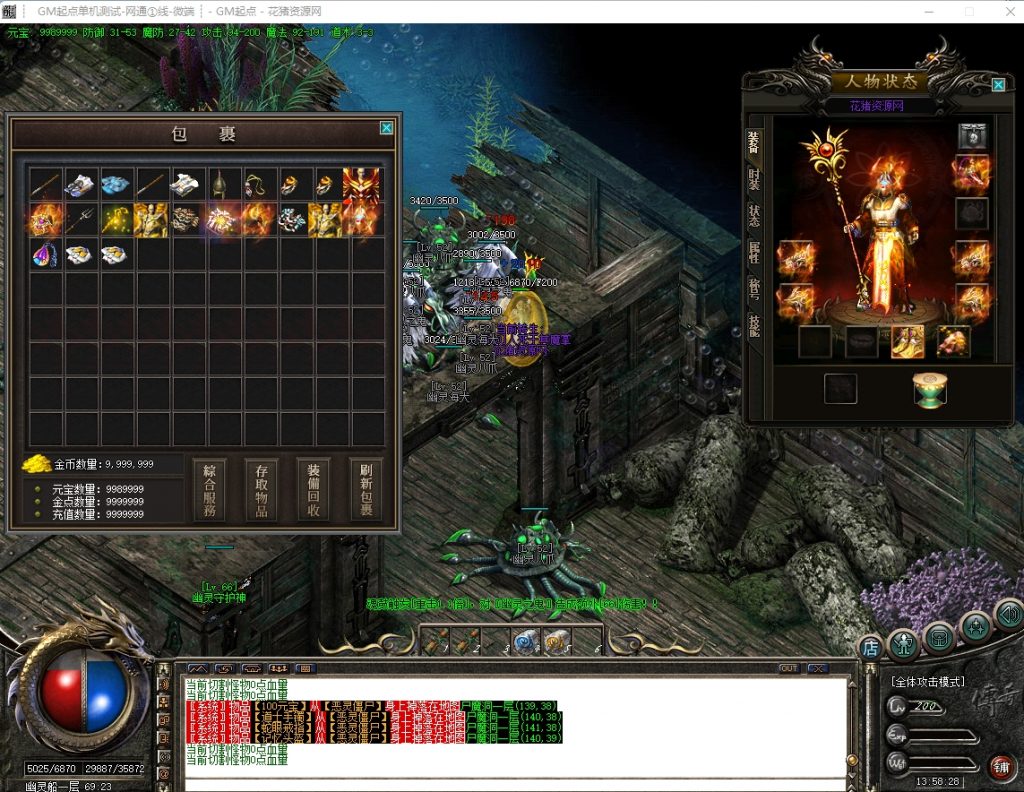This screenshot has height=792, width=1024.
Task: Select the helmet item in the bag
Action: (x=221, y=184)
